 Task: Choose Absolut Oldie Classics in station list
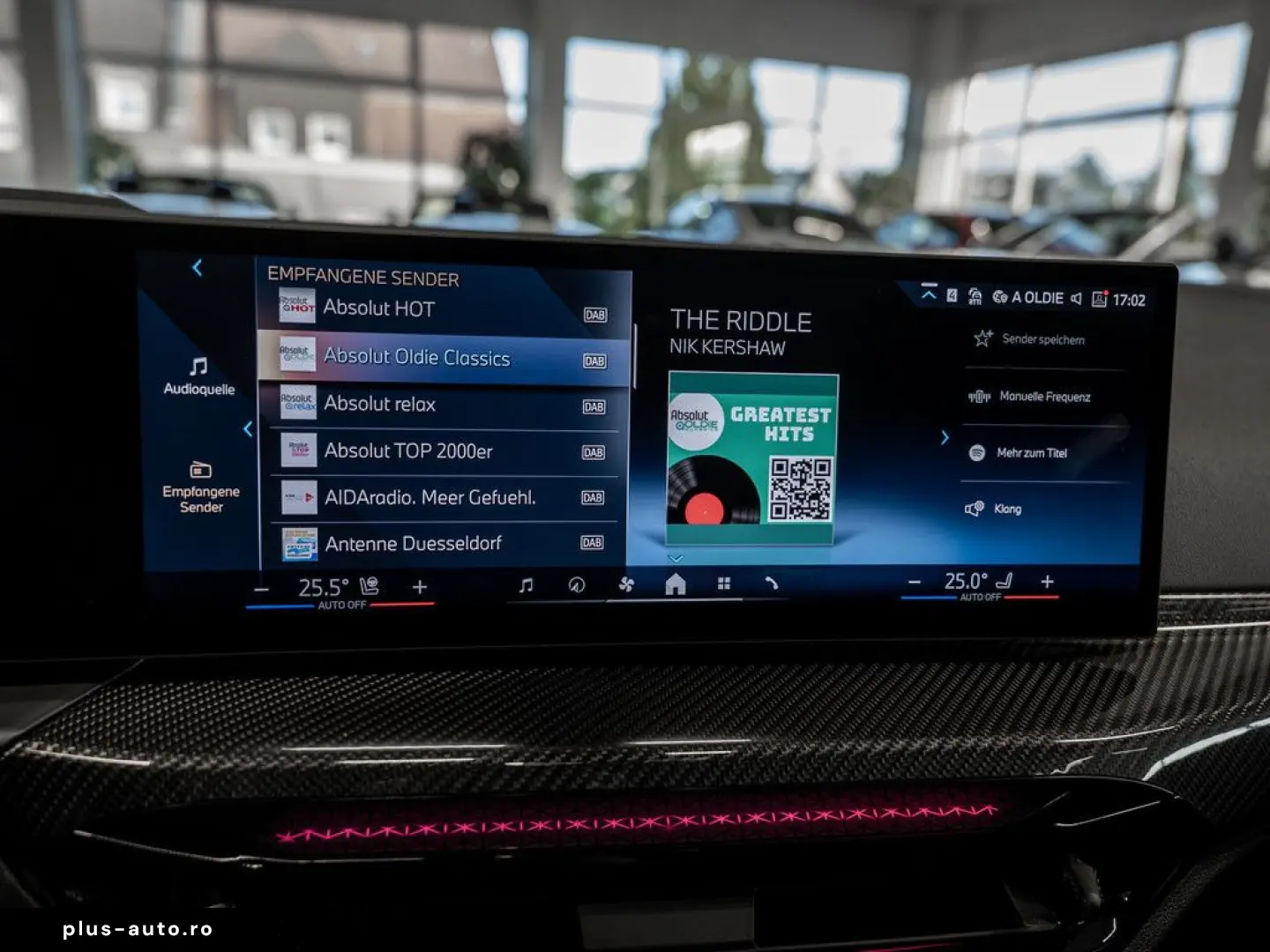[x=441, y=357]
